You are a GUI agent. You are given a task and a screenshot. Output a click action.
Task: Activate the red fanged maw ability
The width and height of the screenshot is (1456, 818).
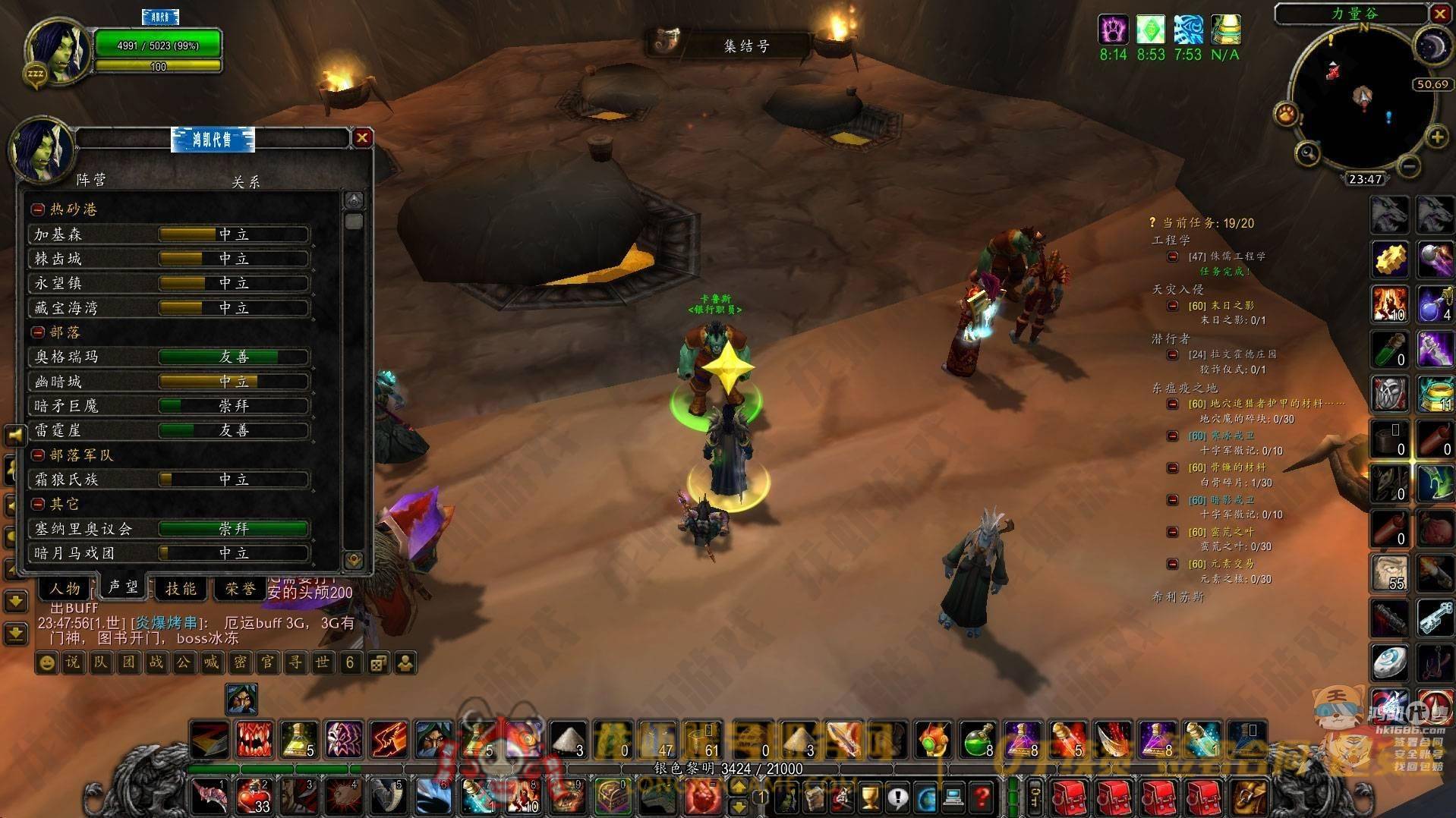[254, 740]
